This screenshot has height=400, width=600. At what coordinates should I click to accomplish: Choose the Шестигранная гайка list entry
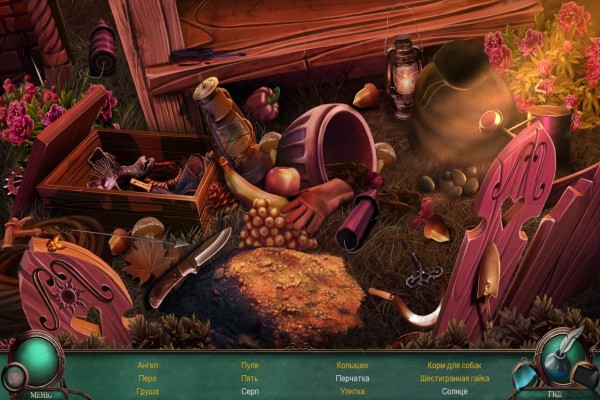pyautogui.click(x=453, y=379)
